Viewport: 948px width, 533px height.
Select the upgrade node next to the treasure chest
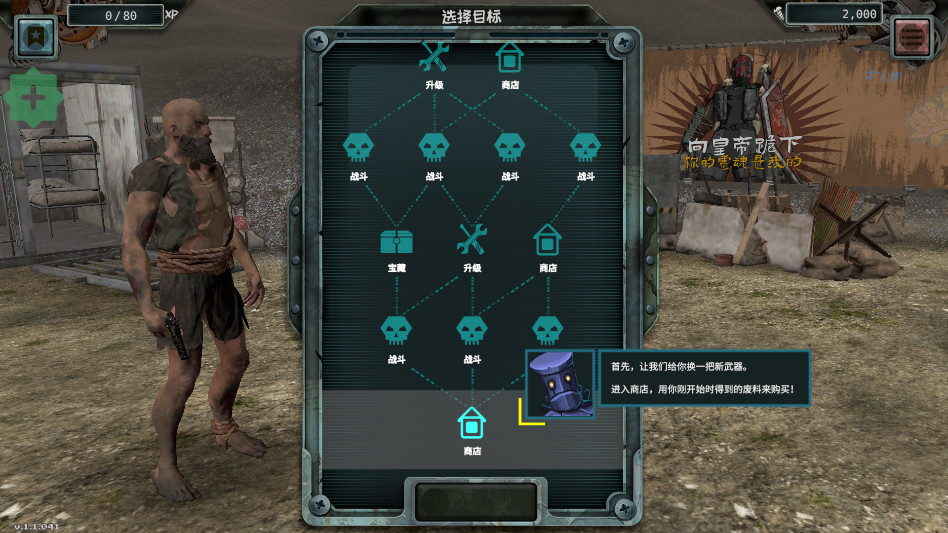click(x=471, y=240)
